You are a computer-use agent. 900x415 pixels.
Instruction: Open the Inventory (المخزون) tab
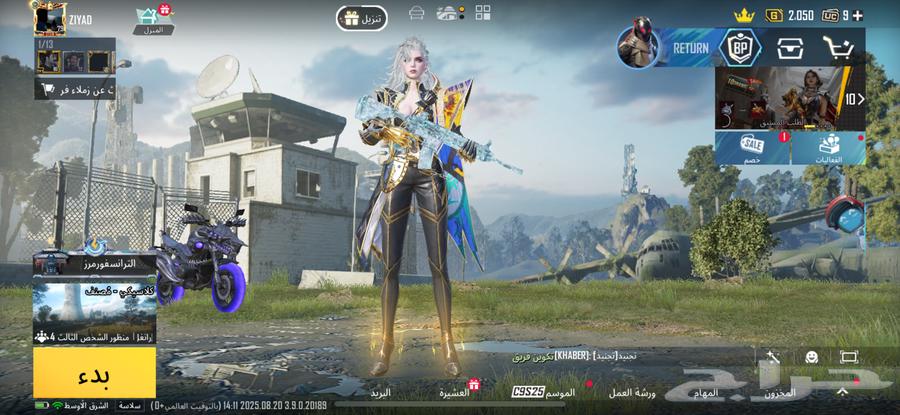pos(778,393)
